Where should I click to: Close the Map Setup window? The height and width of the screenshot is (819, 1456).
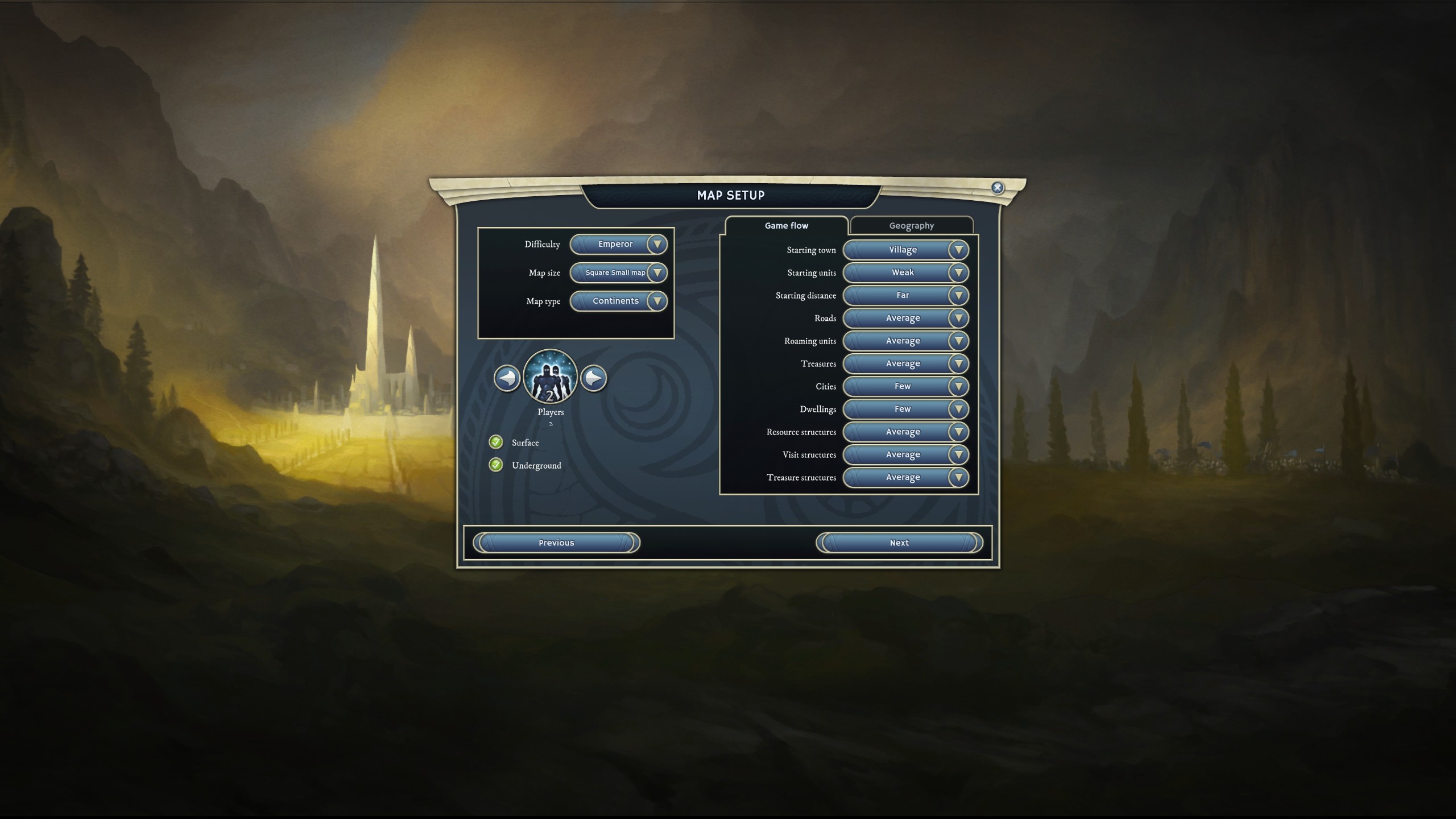pyautogui.click(x=997, y=188)
